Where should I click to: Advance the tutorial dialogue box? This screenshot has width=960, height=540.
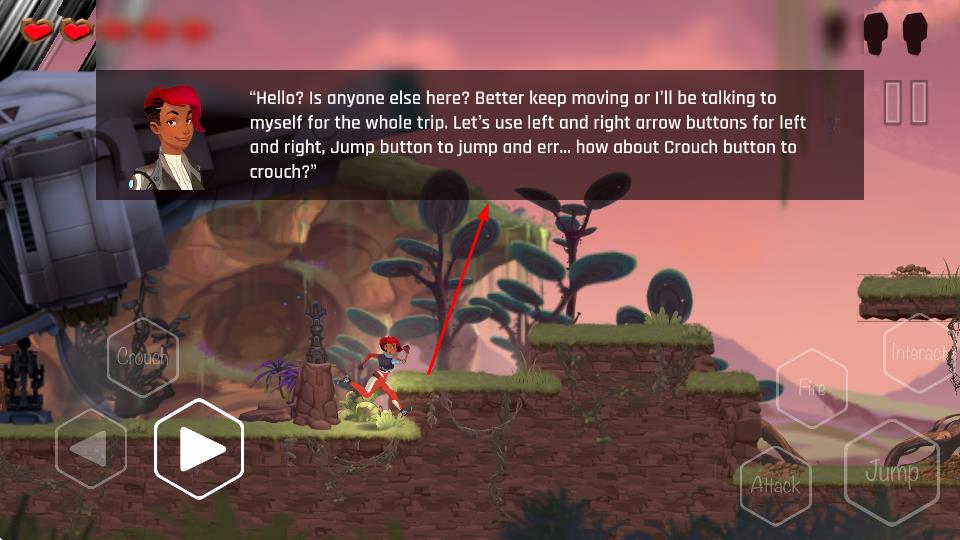[480, 135]
